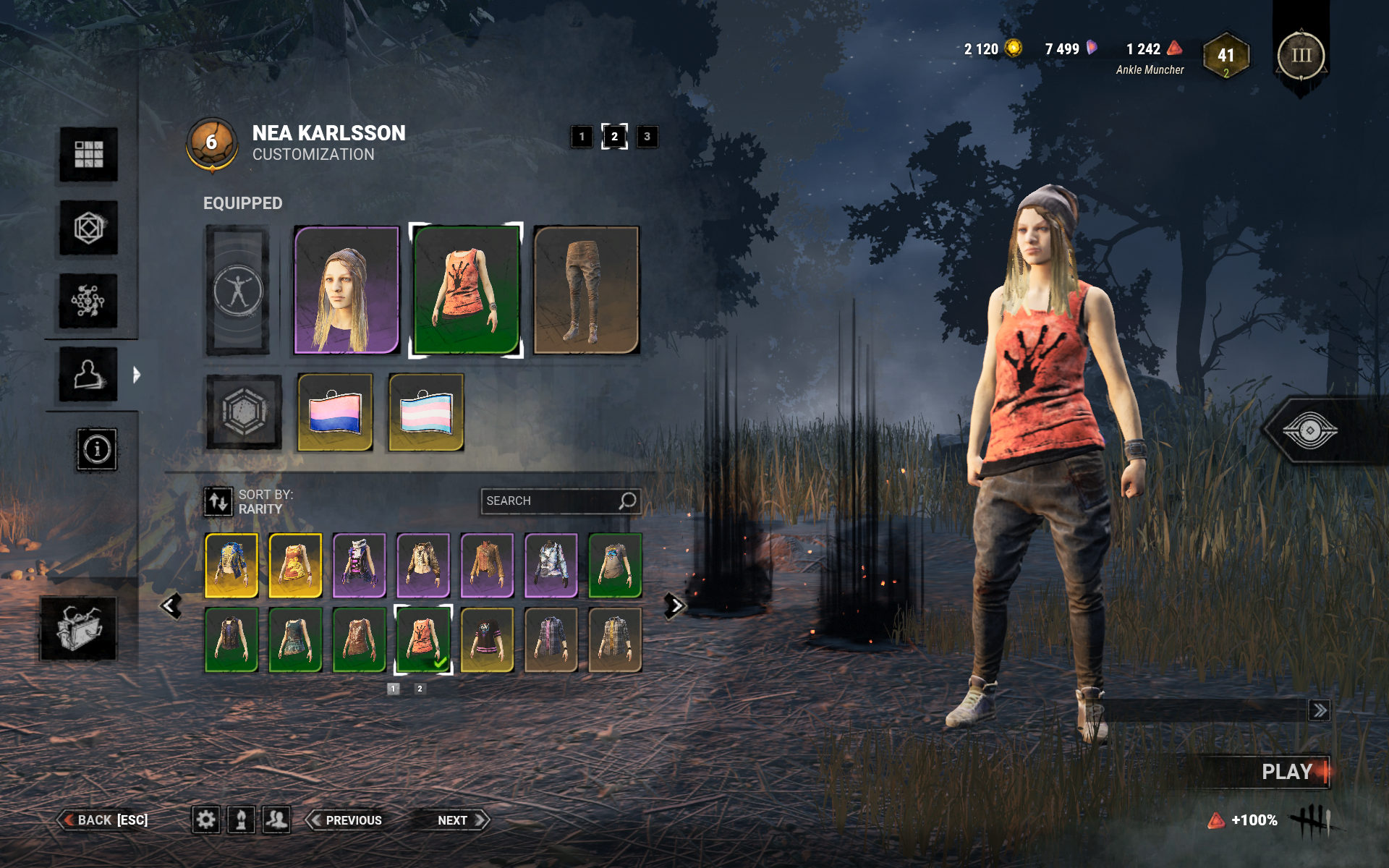Viewport: 1389px width, 868px height.
Task: Open the settings gear icon
Action: 206,820
